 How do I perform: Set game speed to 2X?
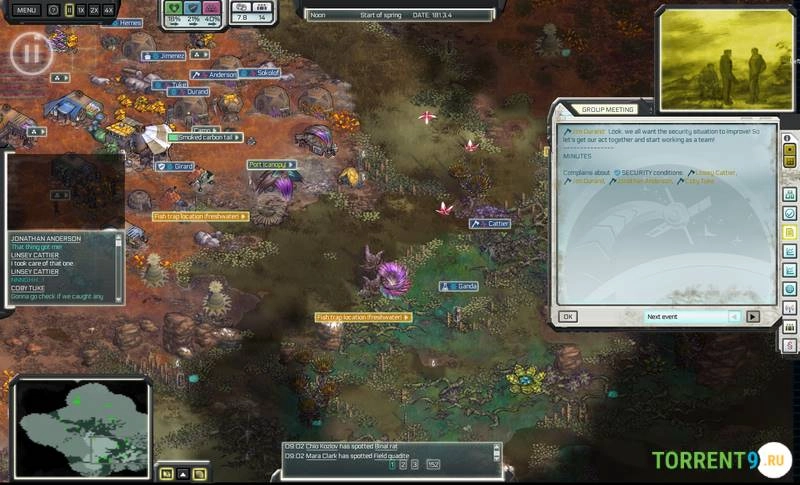pos(94,10)
